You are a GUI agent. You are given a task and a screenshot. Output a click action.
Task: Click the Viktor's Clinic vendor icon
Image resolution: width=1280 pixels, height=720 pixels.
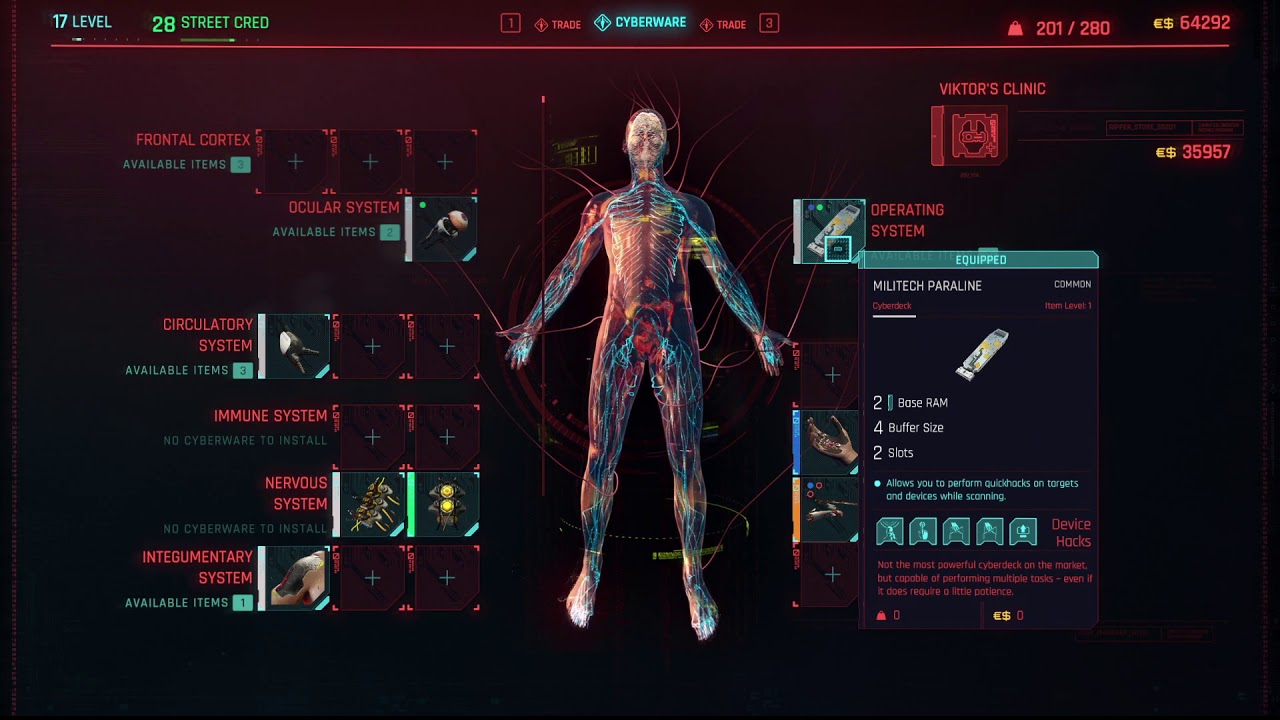coord(969,135)
